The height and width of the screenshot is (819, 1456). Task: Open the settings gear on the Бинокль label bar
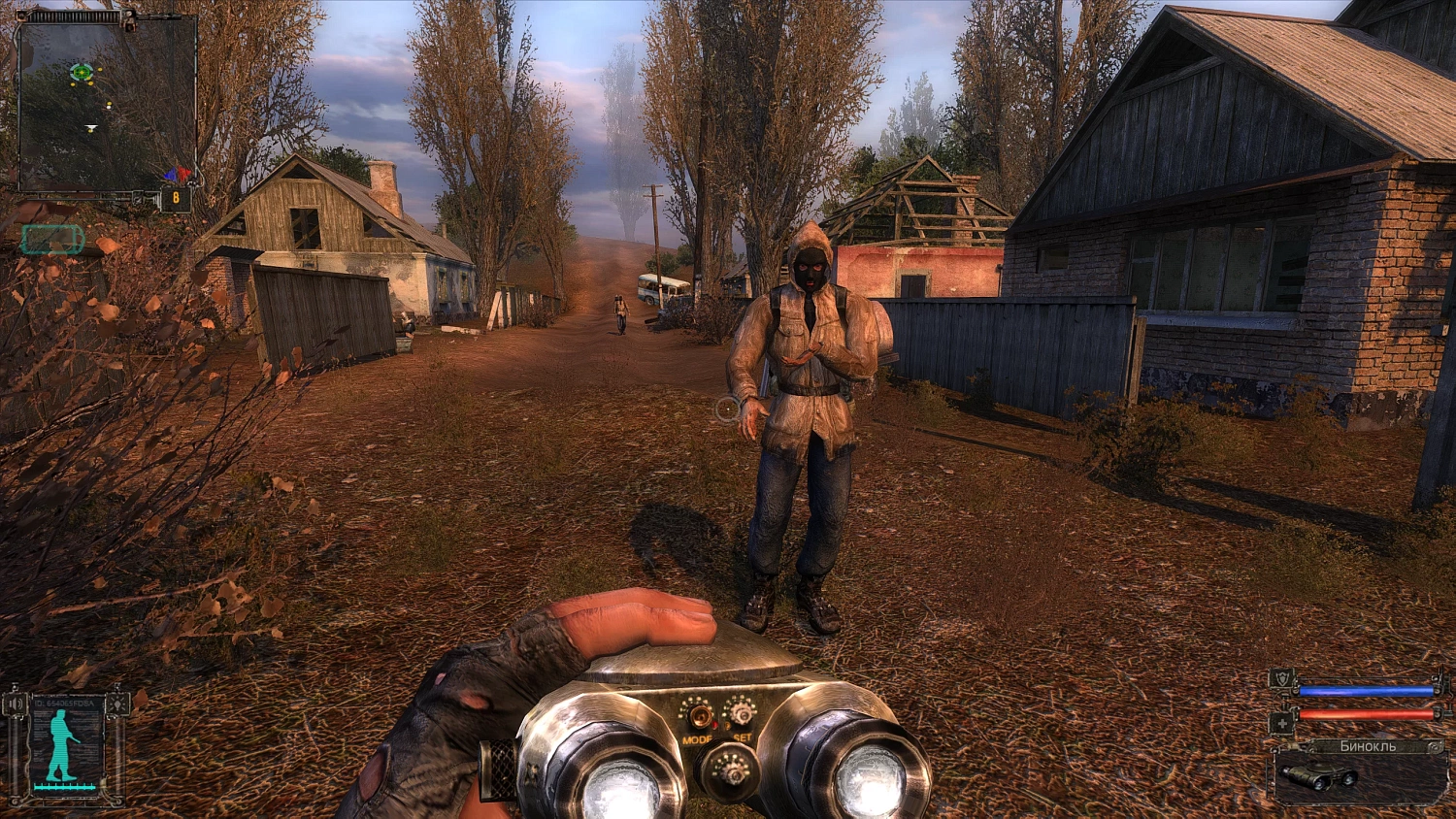[1435, 746]
